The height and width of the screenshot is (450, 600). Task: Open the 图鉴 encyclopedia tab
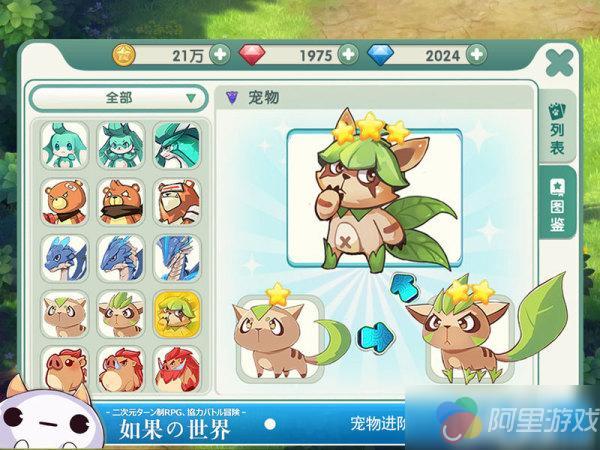click(x=558, y=205)
